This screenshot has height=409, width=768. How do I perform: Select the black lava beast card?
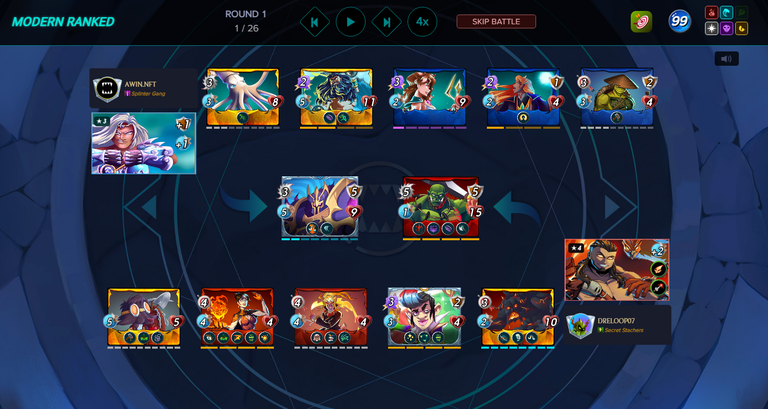click(517, 316)
